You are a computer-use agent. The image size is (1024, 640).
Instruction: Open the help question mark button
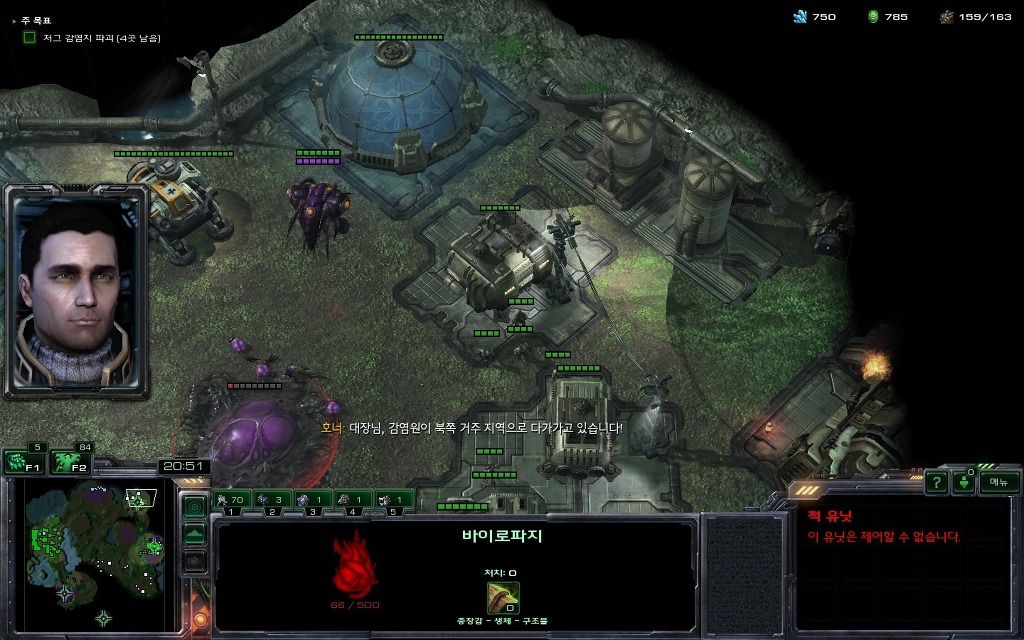pyautogui.click(x=936, y=483)
